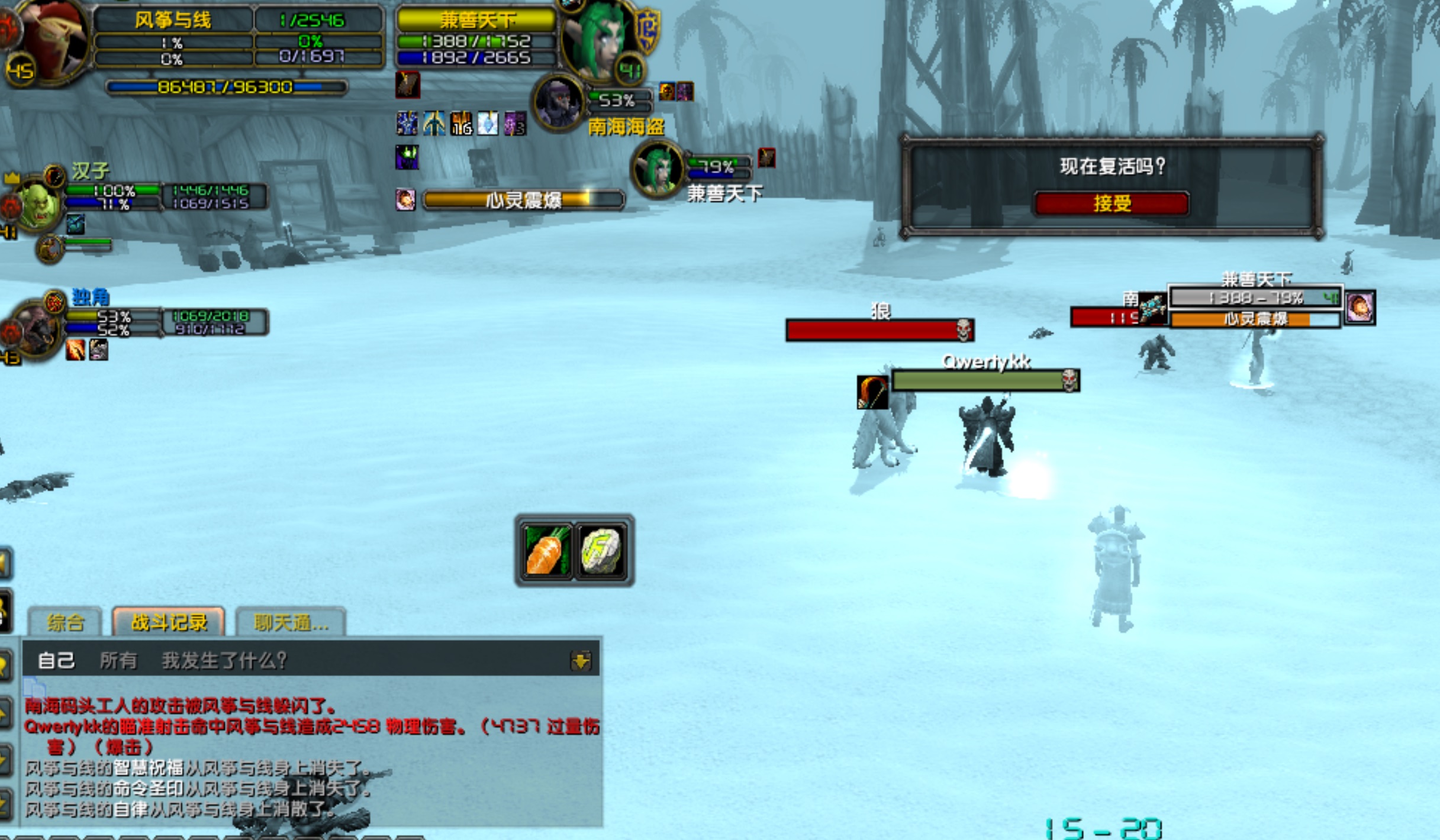This screenshot has width=1440, height=840.
Task: Show the 所有 combat log filter
Action: pyautogui.click(x=118, y=660)
